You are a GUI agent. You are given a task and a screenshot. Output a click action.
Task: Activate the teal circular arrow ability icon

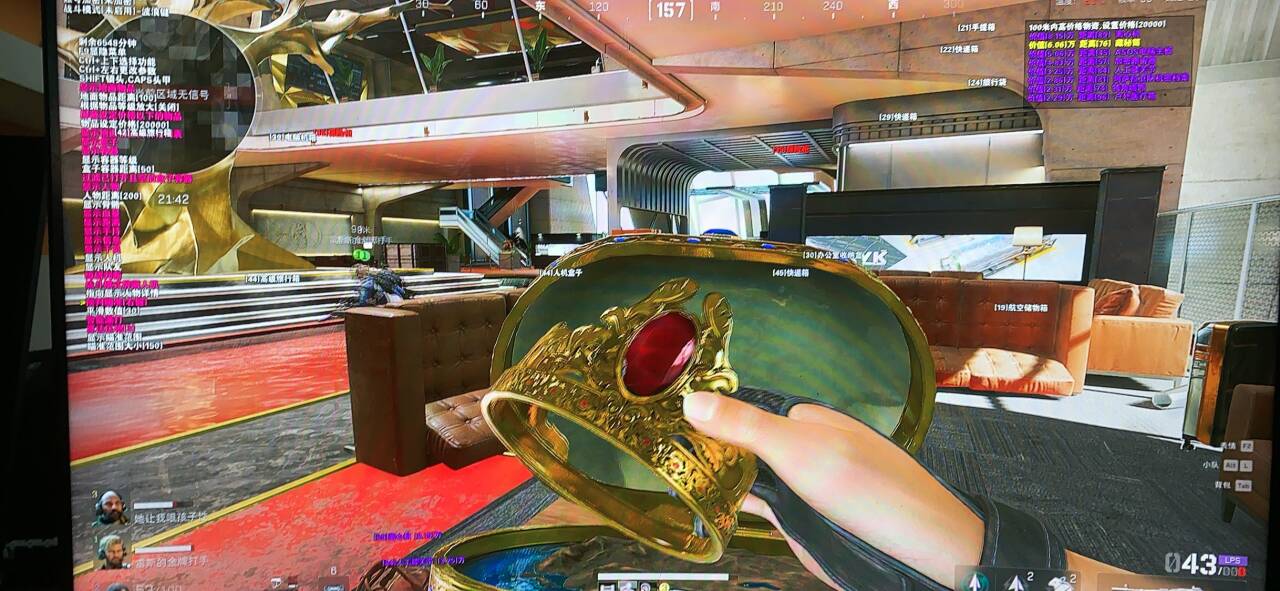point(975,580)
